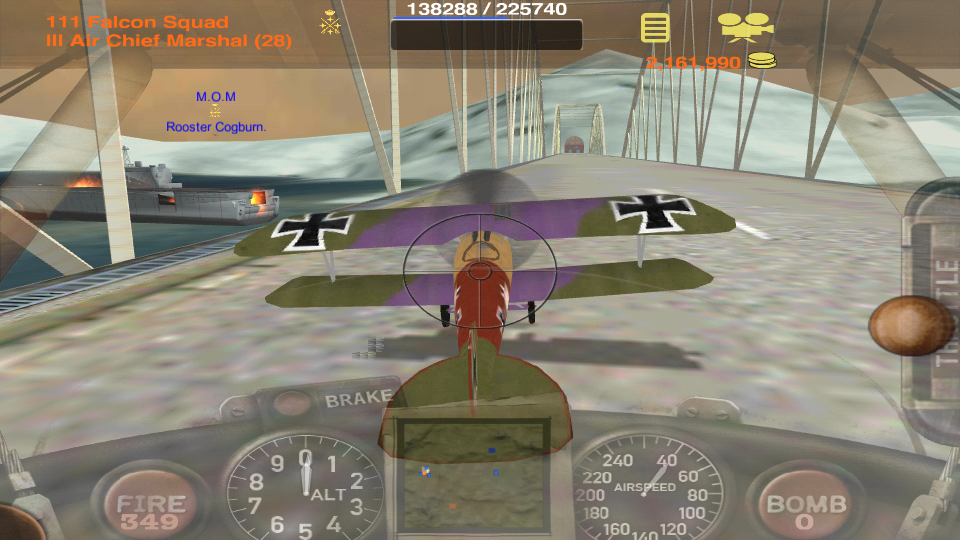Viewport: 960px width, 540px height.
Task: Grab the throttle lever knob
Action: click(x=910, y=325)
